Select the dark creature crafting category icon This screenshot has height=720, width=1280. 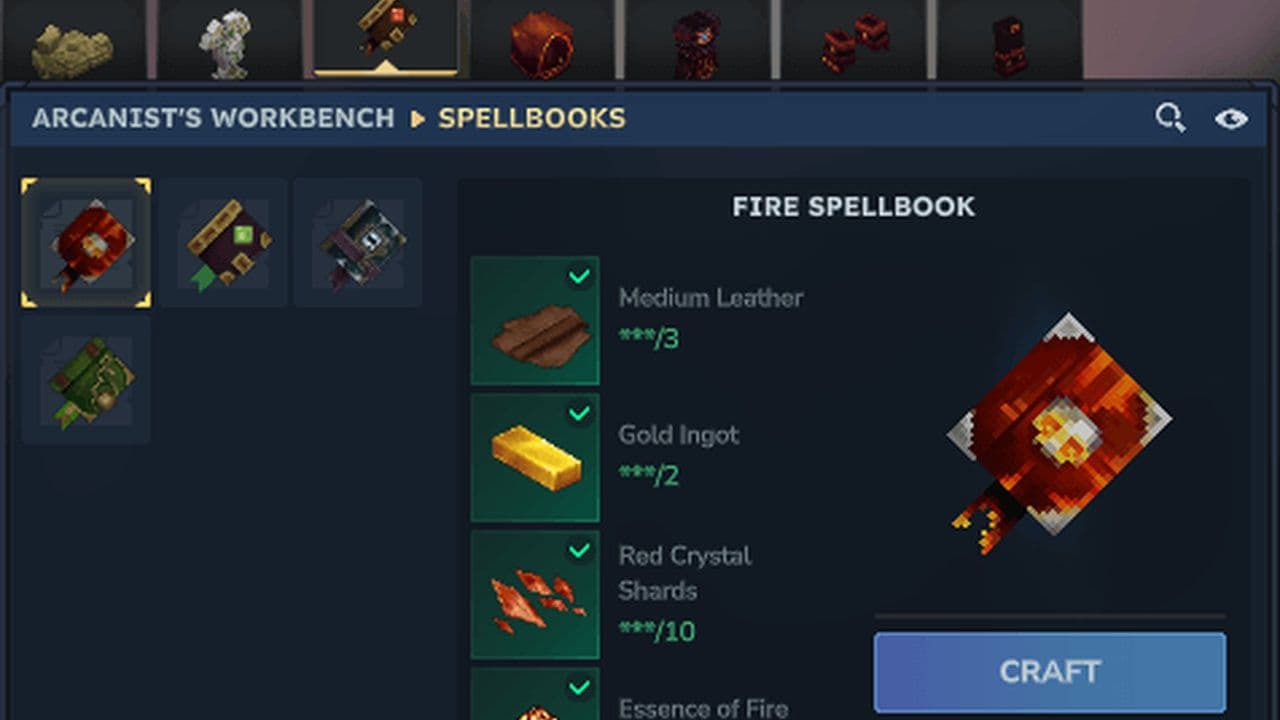pos(697,40)
